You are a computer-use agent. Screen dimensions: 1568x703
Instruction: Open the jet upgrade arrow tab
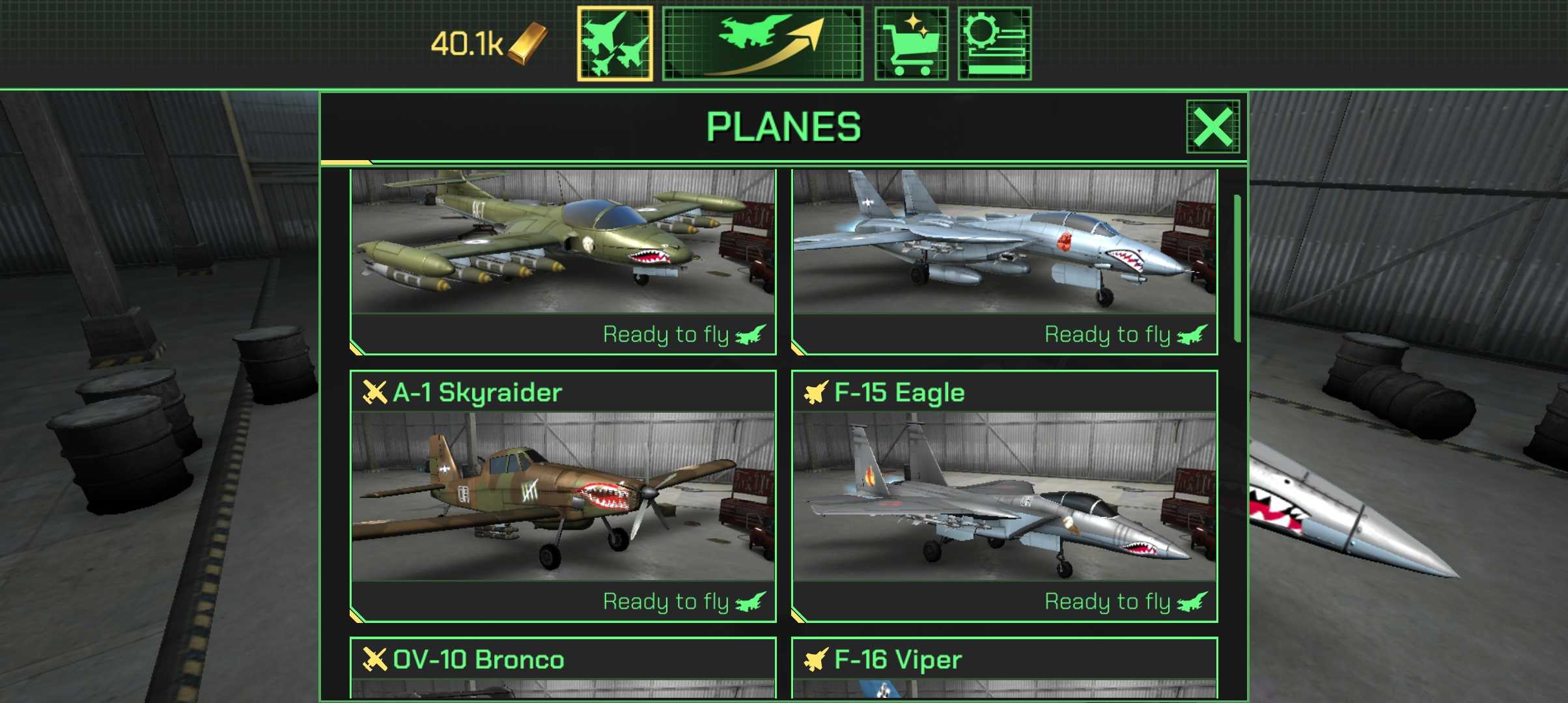pos(763,44)
